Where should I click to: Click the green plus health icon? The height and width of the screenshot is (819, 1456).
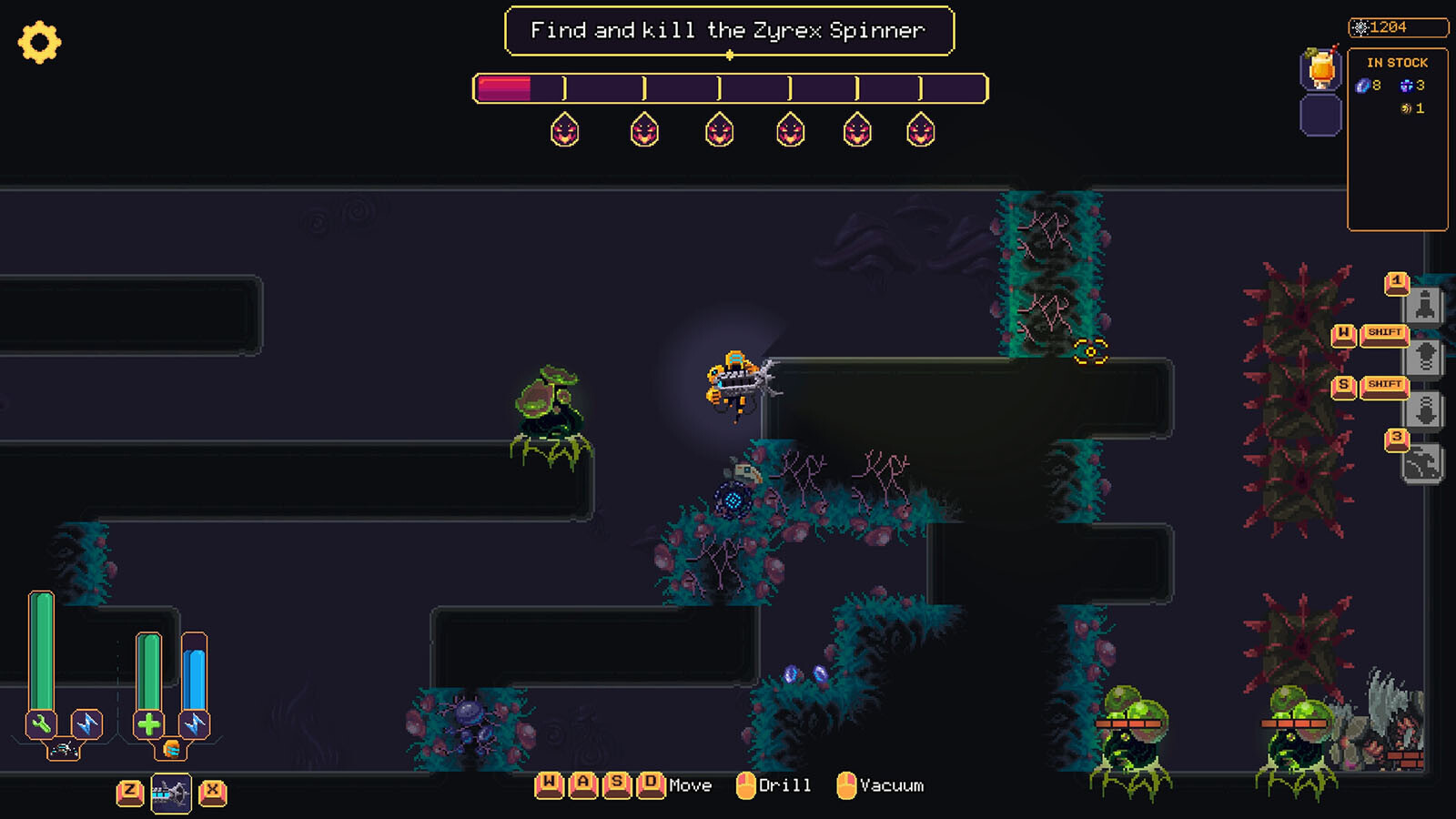pyautogui.click(x=148, y=724)
